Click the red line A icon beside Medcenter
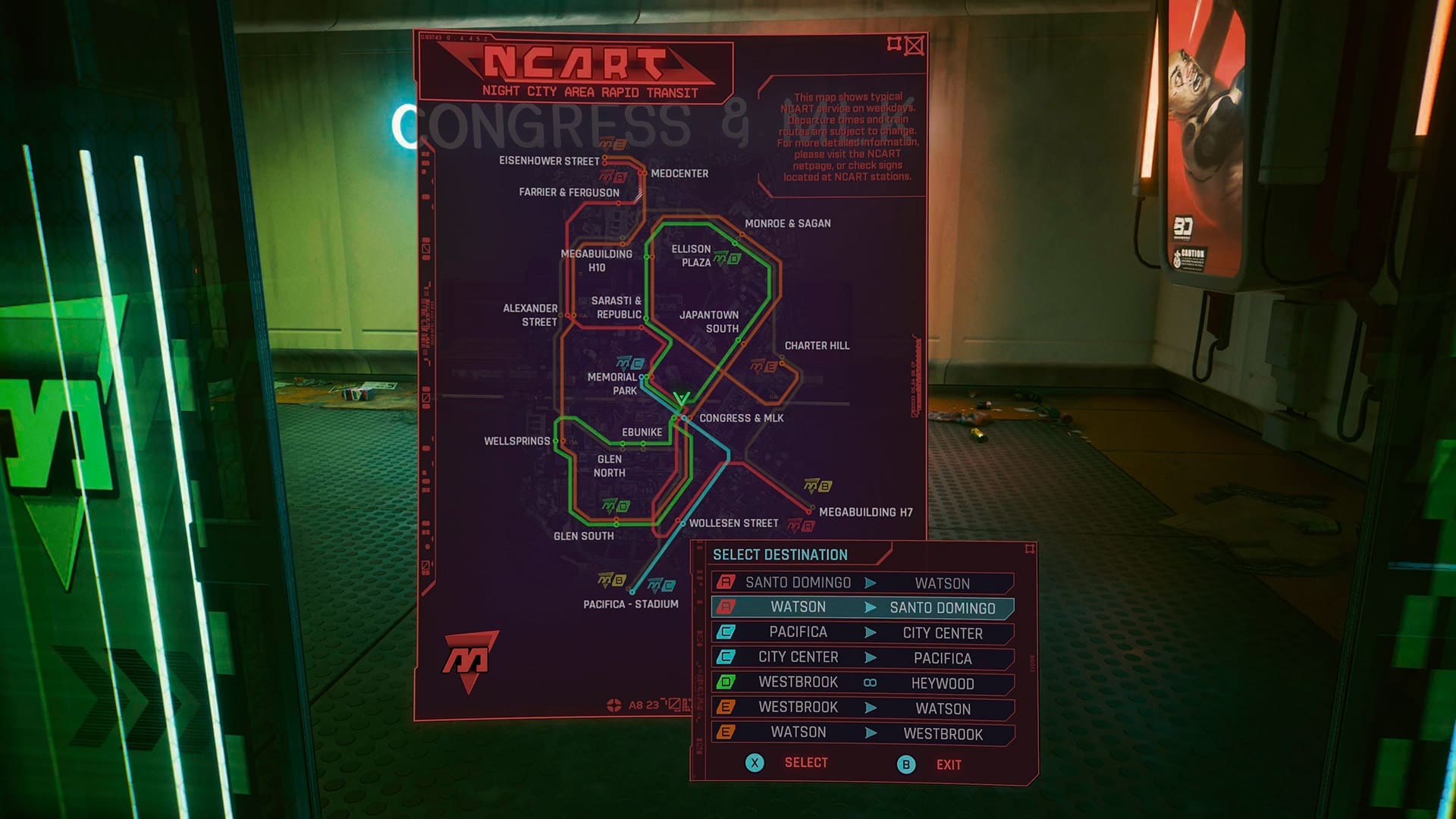Viewport: 1456px width, 819px height. coord(611,176)
